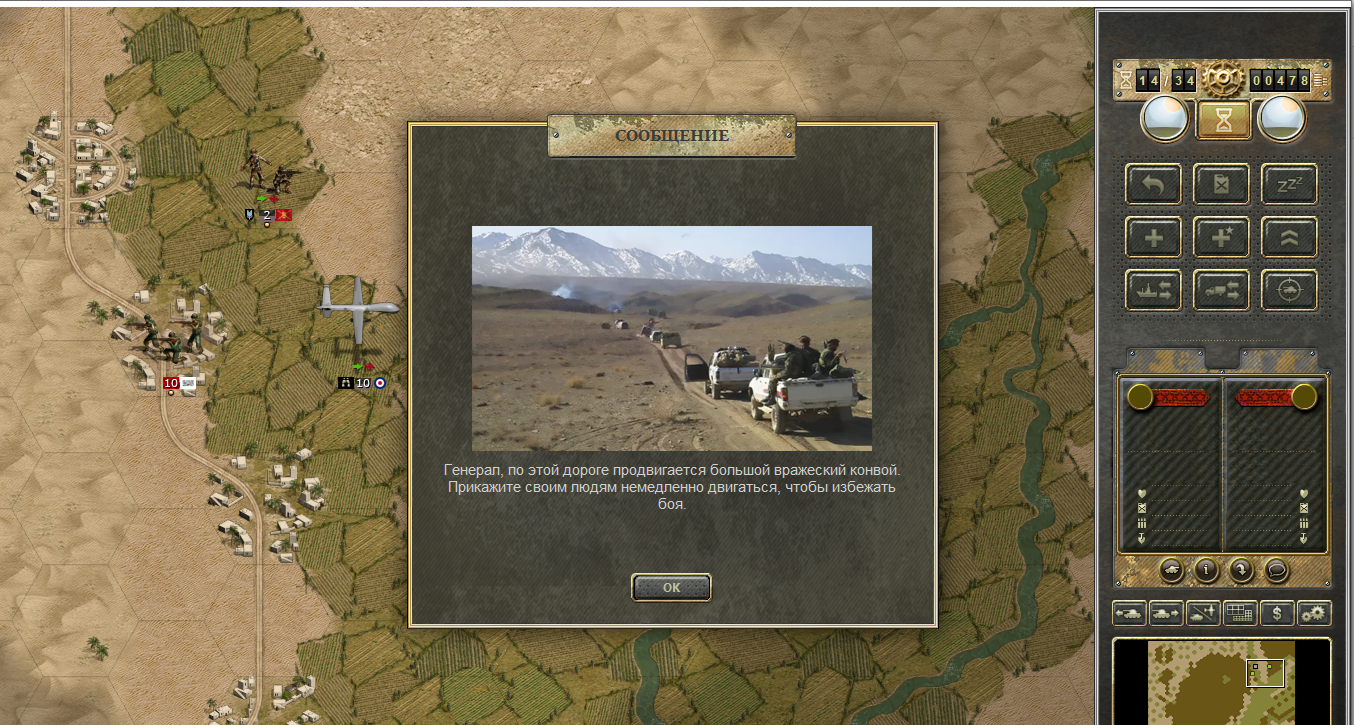Click the fuel canister resupply button
This screenshot has width=1354, height=725.
[x=1221, y=185]
